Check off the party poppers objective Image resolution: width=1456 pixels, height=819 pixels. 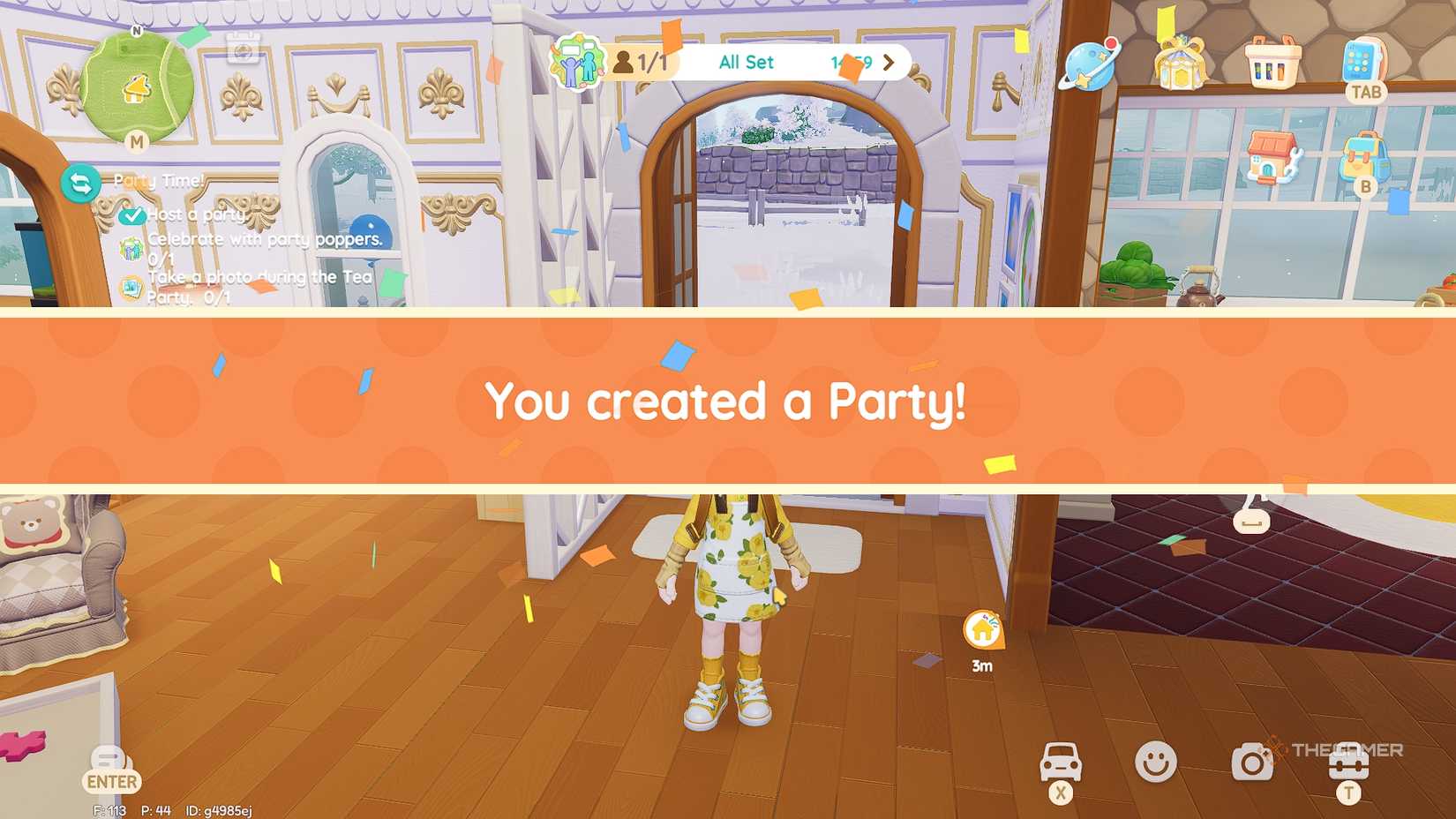(131, 251)
